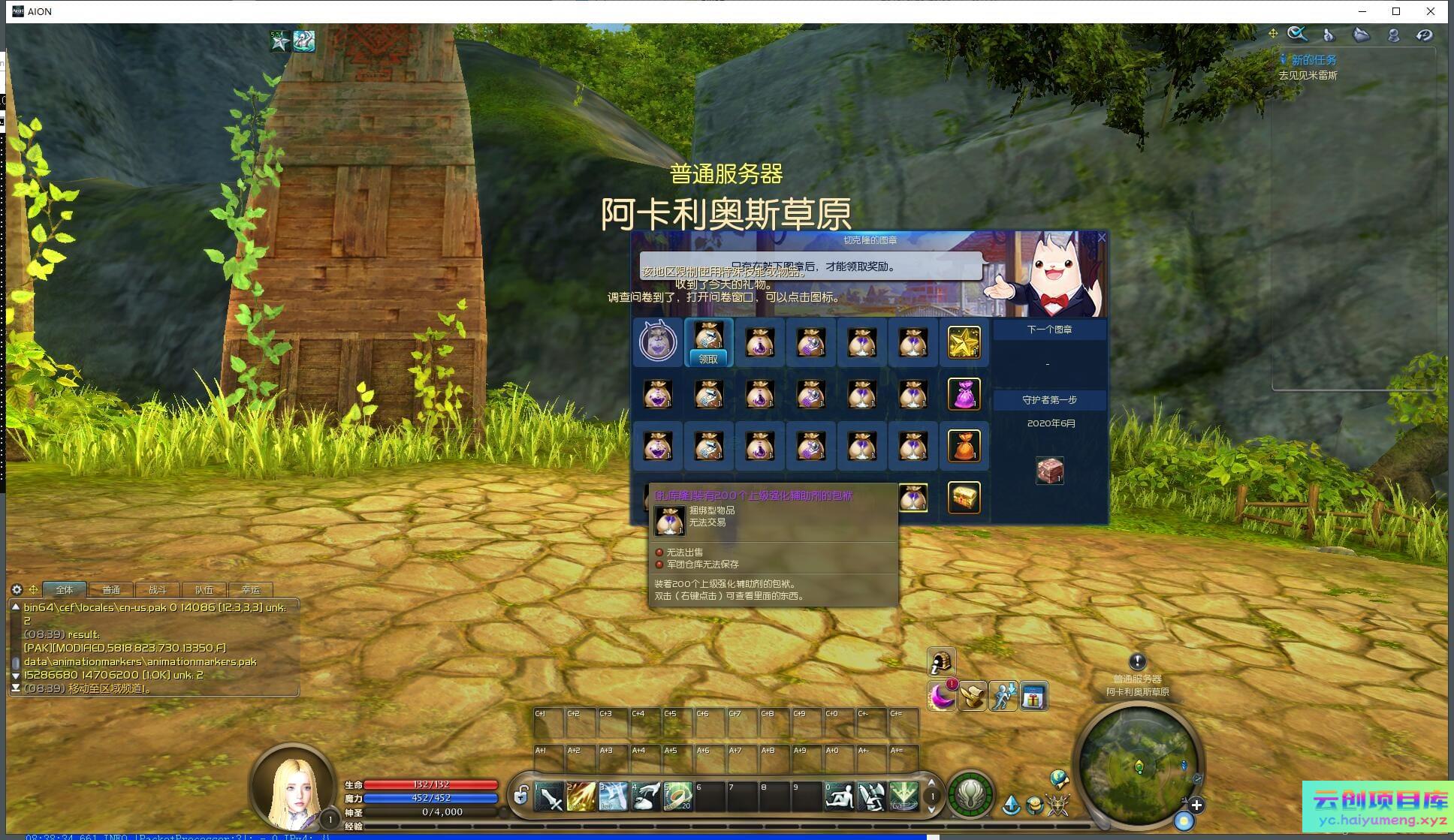The image size is (1454, 840).
Task: Switch to the 战斗 chat tab
Action: pyautogui.click(x=158, y=590)
